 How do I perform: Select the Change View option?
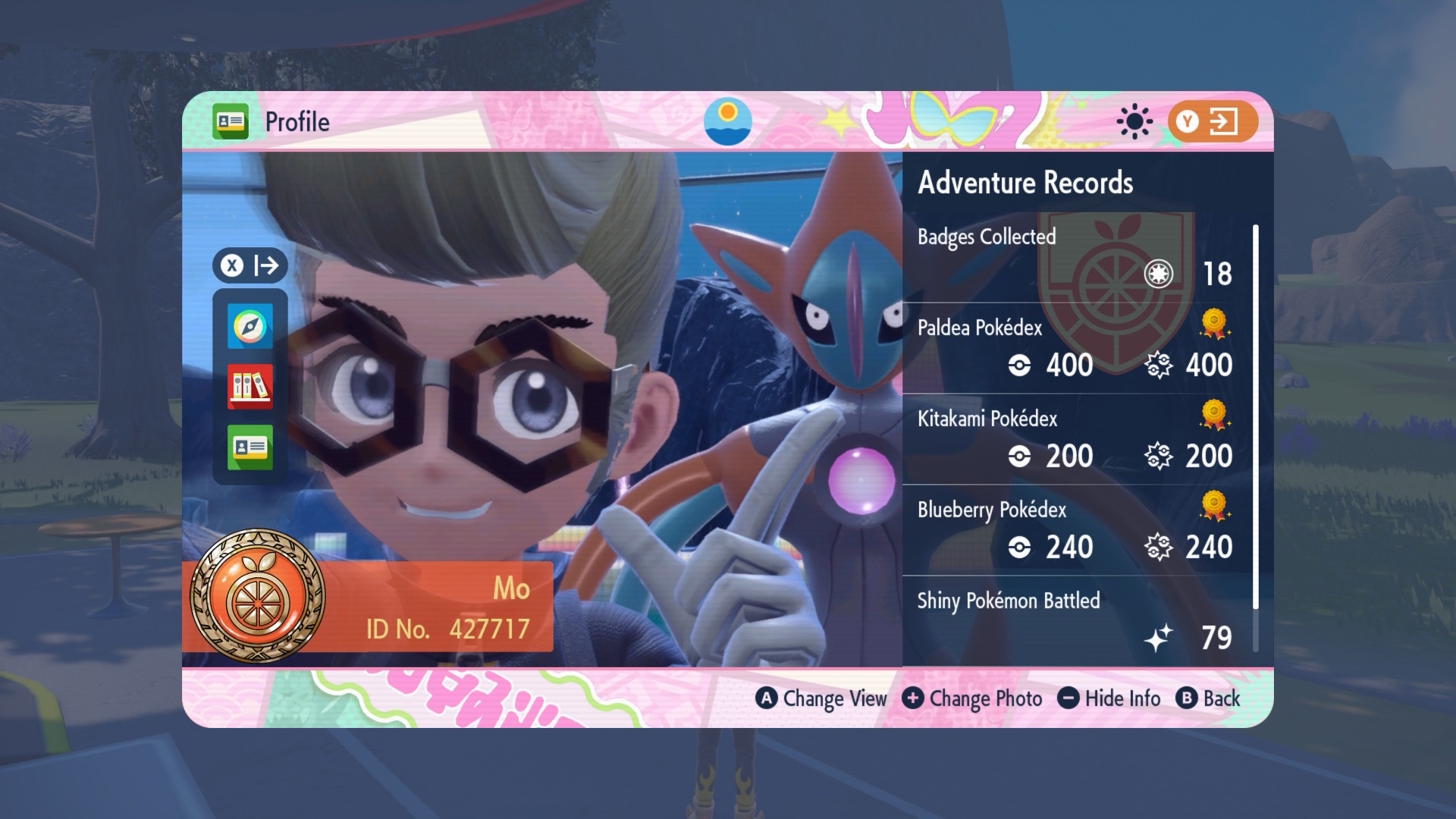[x=821, y=698]
